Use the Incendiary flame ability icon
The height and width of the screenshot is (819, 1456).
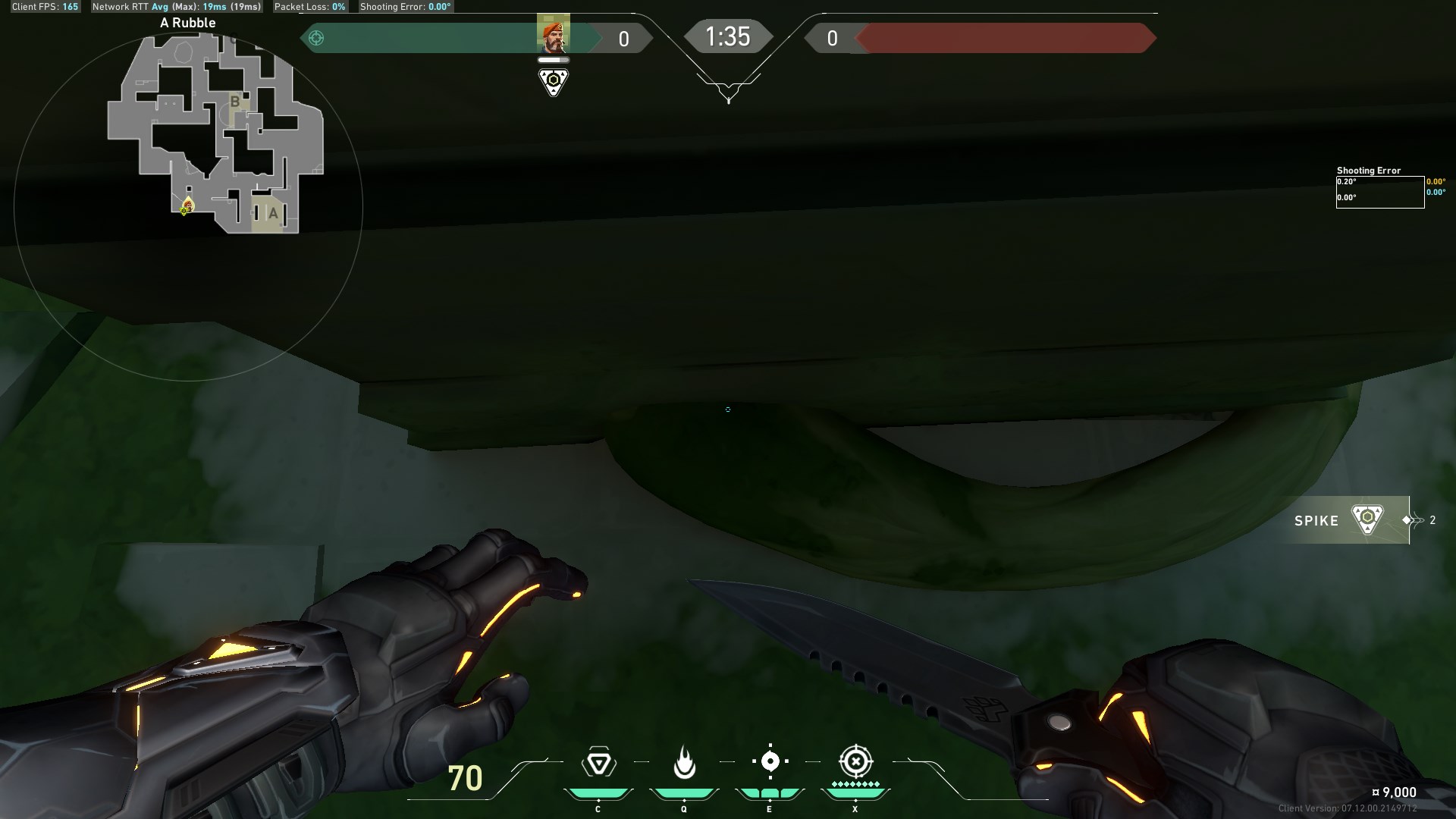684,762
